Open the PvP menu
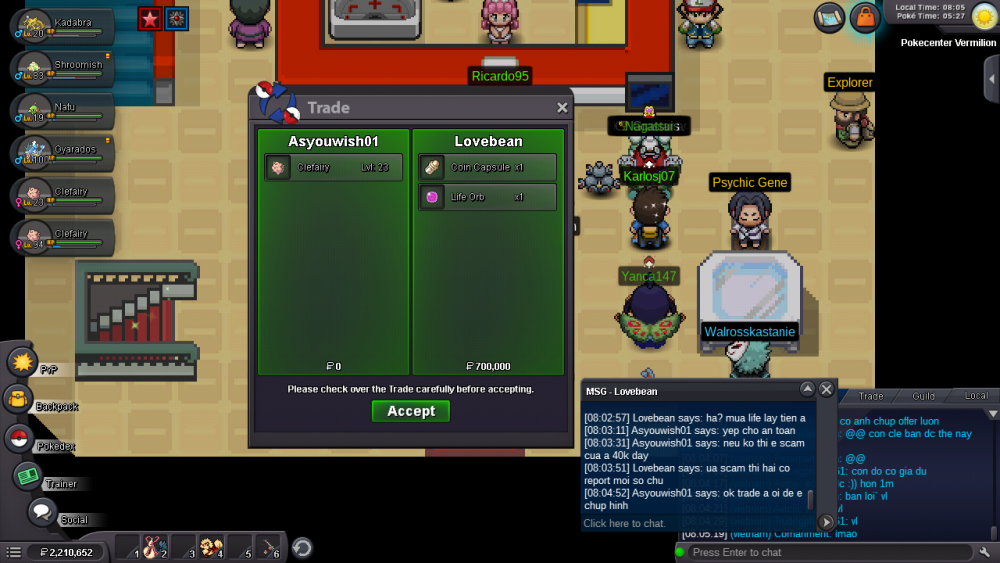The height and width of the screenshot is (563, 1000). (x=23, y=361)
